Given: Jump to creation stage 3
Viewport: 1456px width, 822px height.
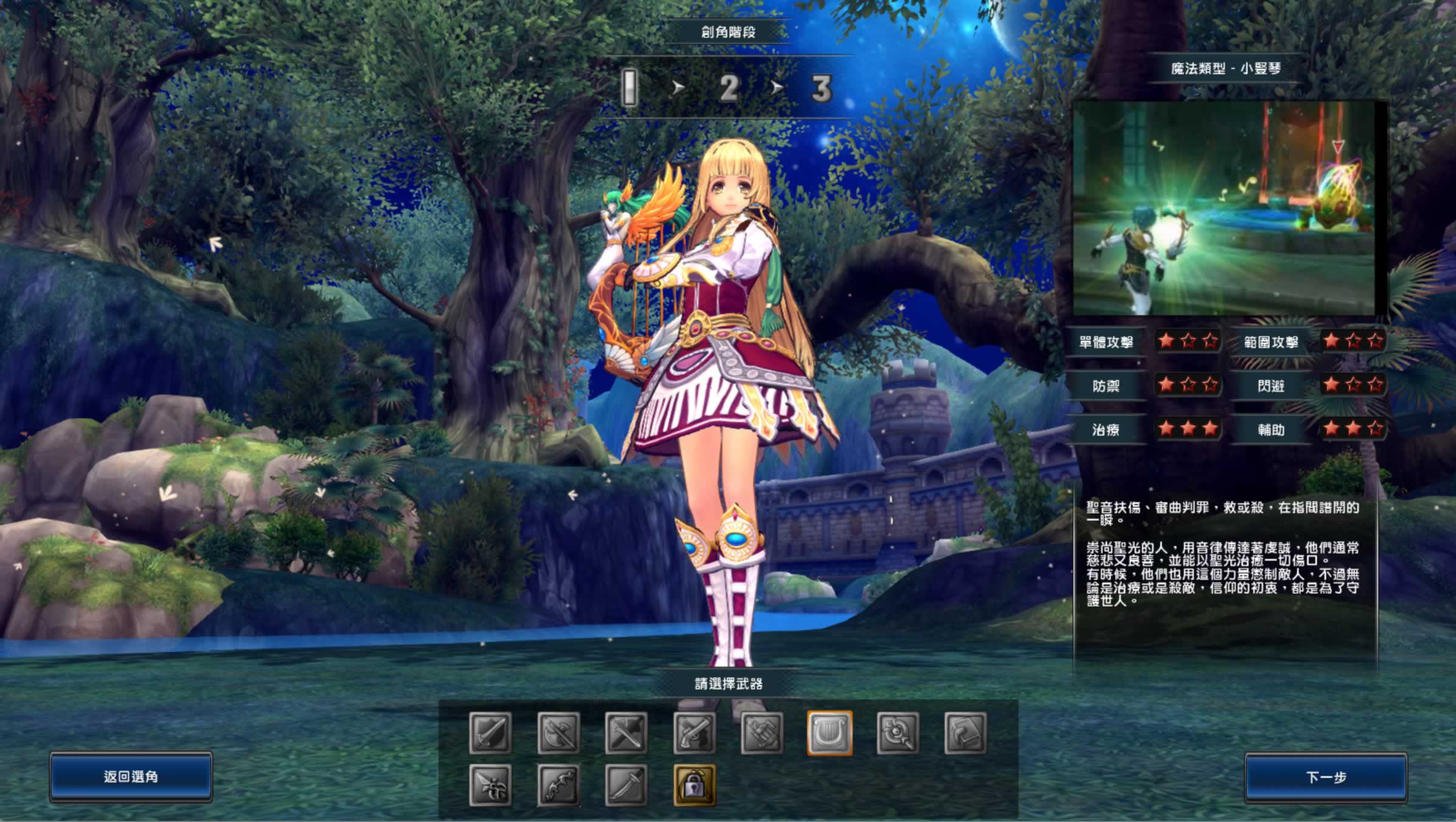Looking at the screenshot, I should (821, 89).
